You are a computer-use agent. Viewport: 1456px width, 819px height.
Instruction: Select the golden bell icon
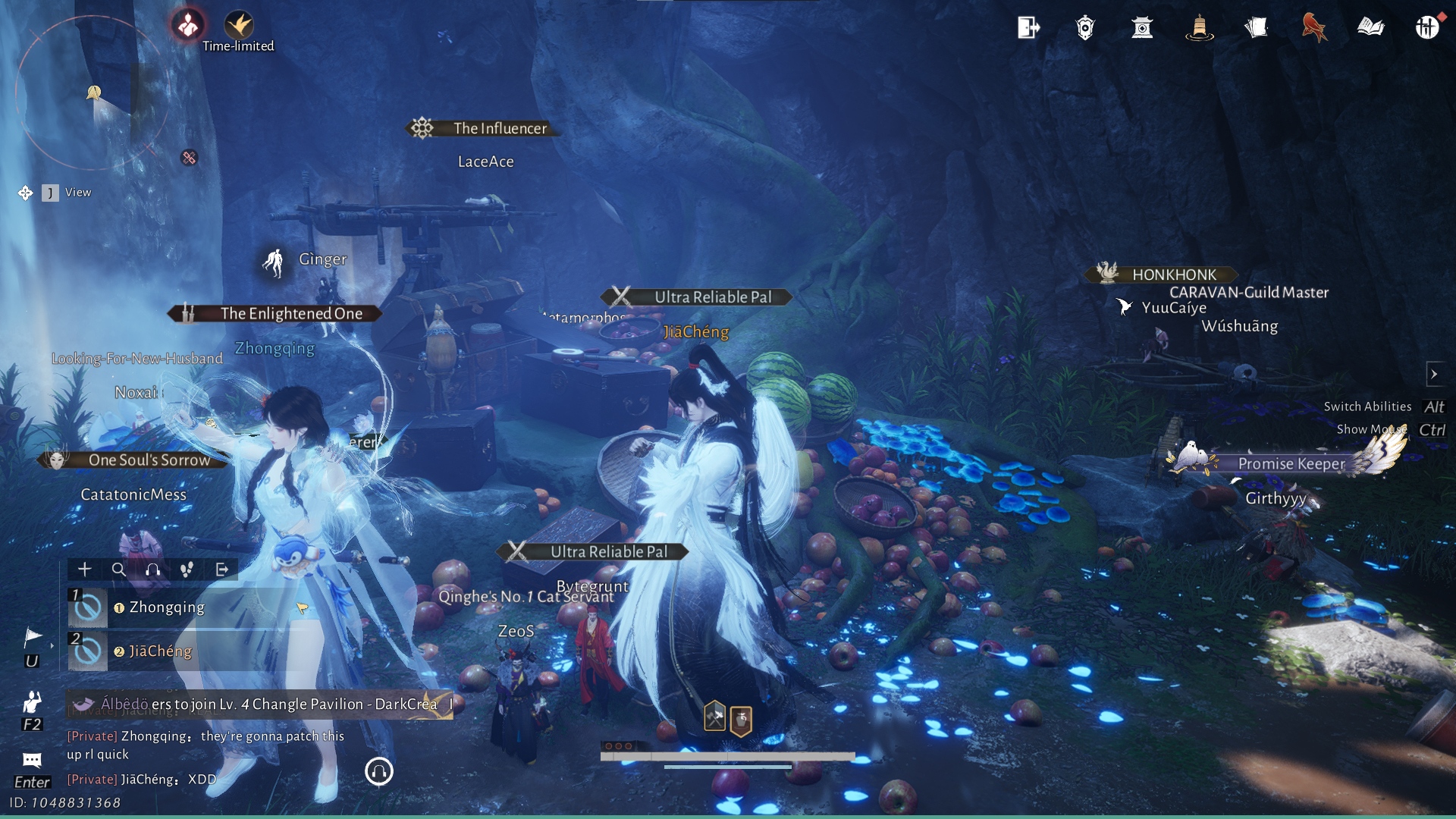pos(1199,28)
